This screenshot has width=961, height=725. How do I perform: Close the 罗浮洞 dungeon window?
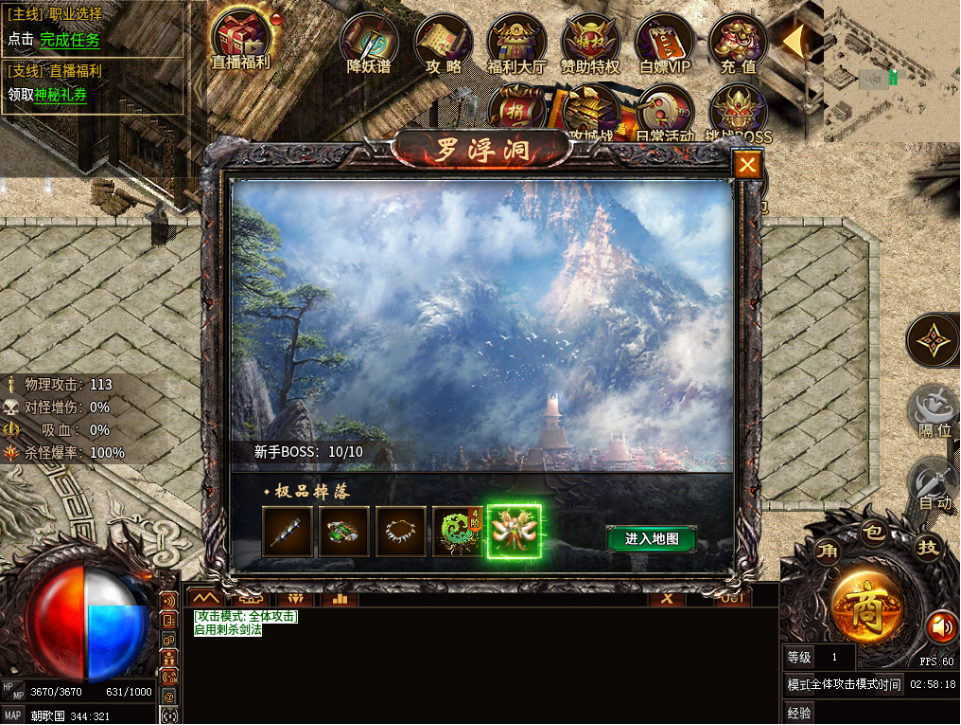coord(747,165)
